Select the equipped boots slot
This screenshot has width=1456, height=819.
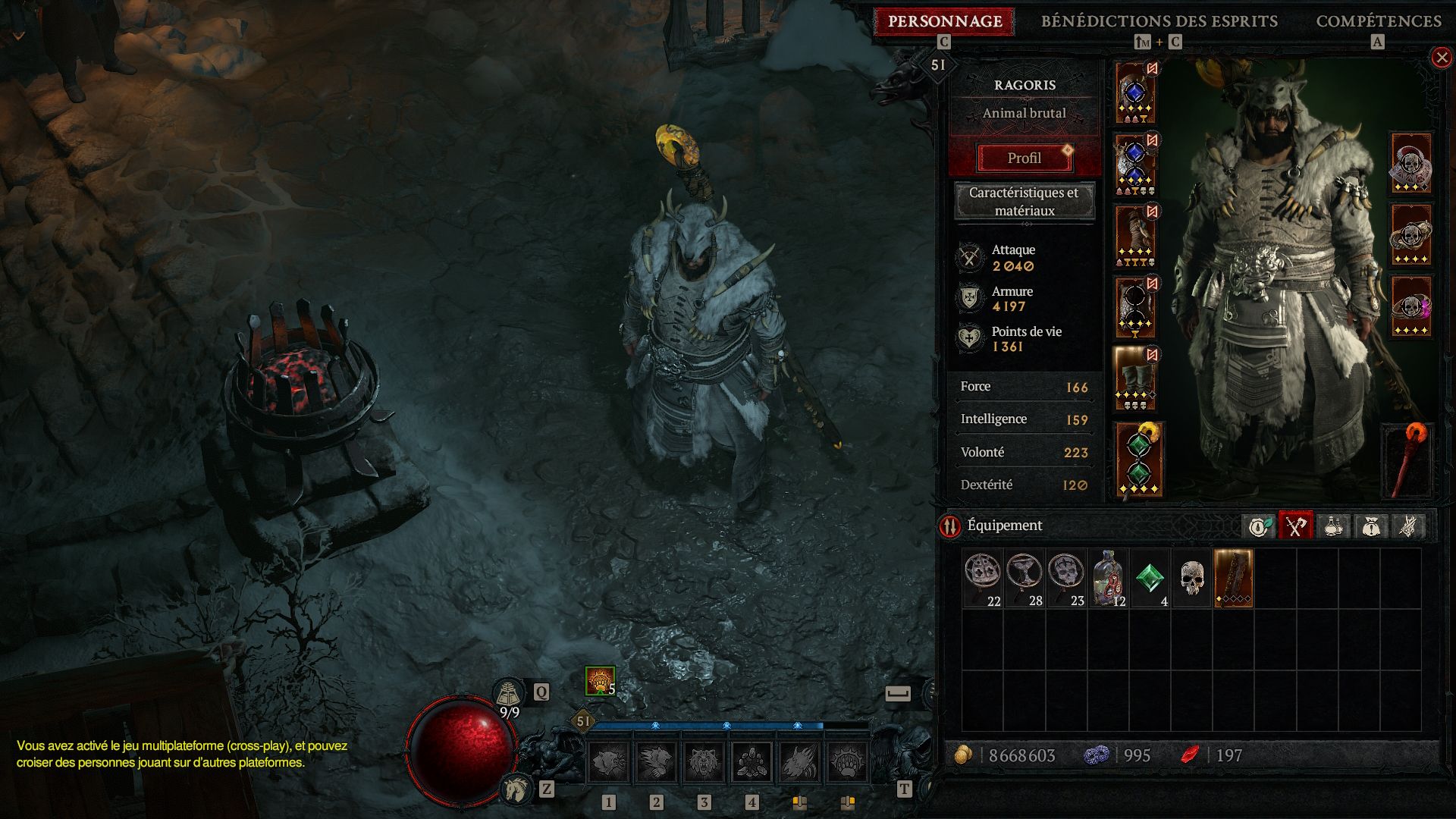click(1135, 379)
